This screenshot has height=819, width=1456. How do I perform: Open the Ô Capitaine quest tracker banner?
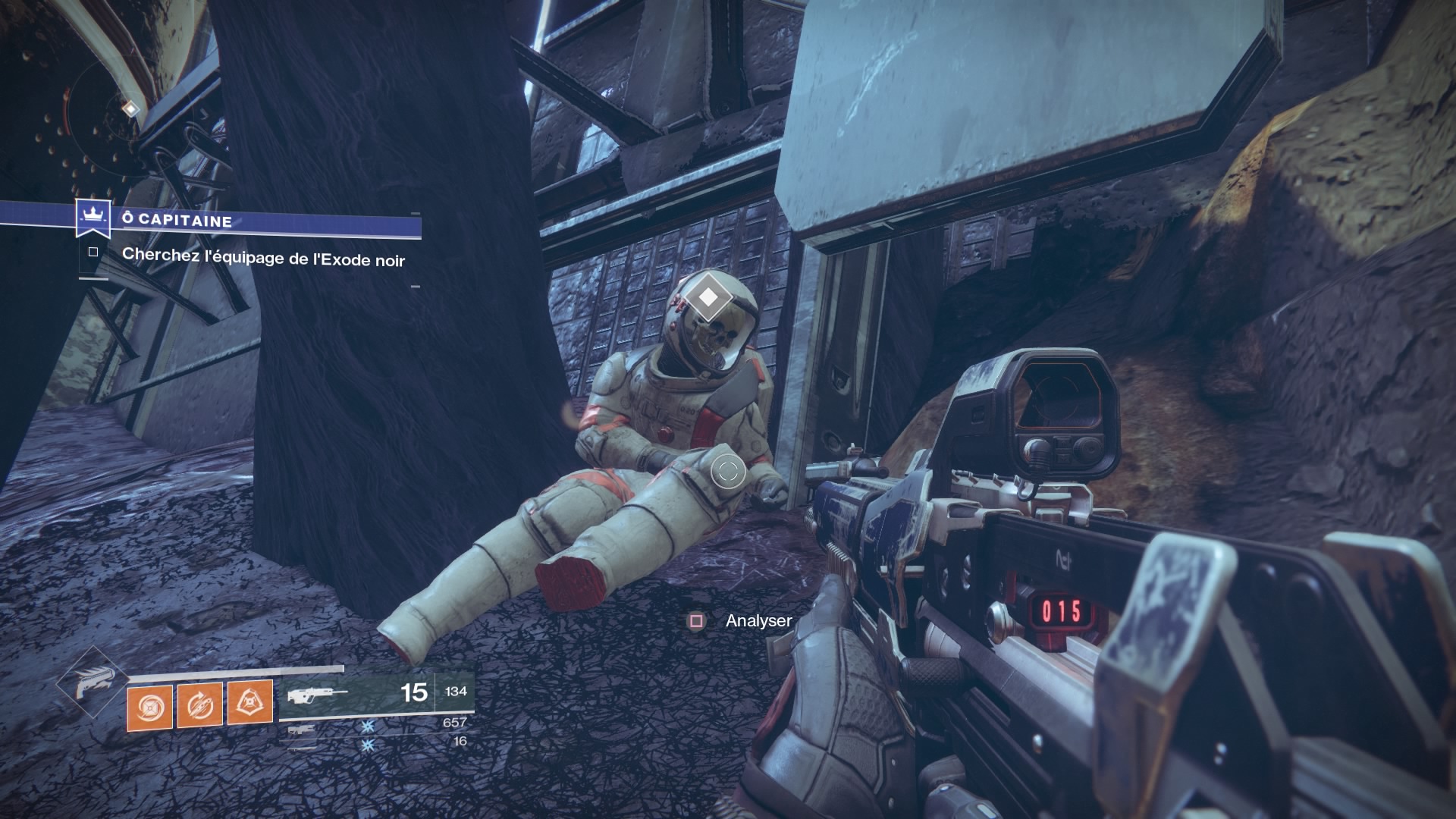click(x=250, y=221)
